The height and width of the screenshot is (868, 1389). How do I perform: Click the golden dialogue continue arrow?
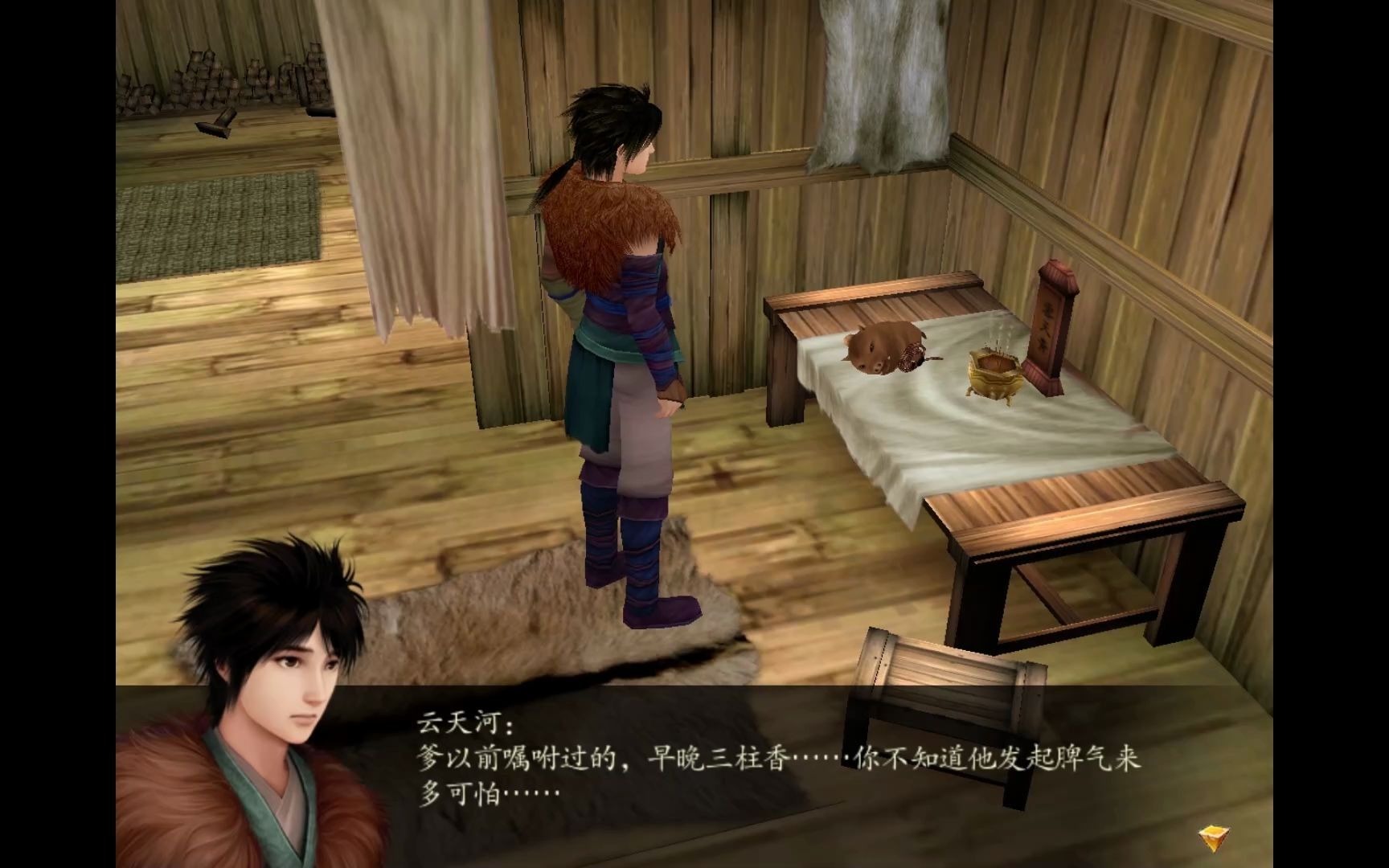coord(1211,837)
